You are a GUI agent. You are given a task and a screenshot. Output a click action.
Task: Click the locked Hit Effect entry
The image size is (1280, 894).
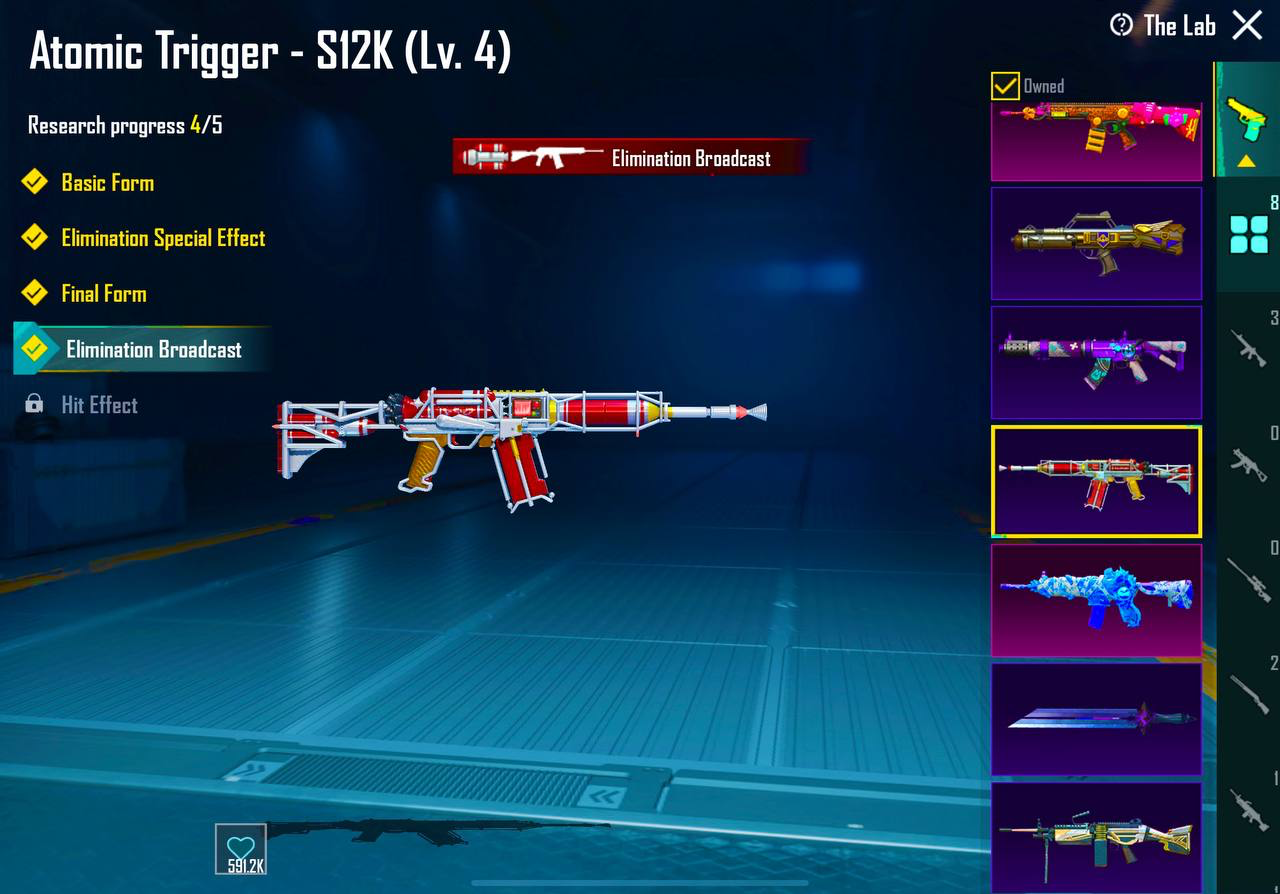100,405
